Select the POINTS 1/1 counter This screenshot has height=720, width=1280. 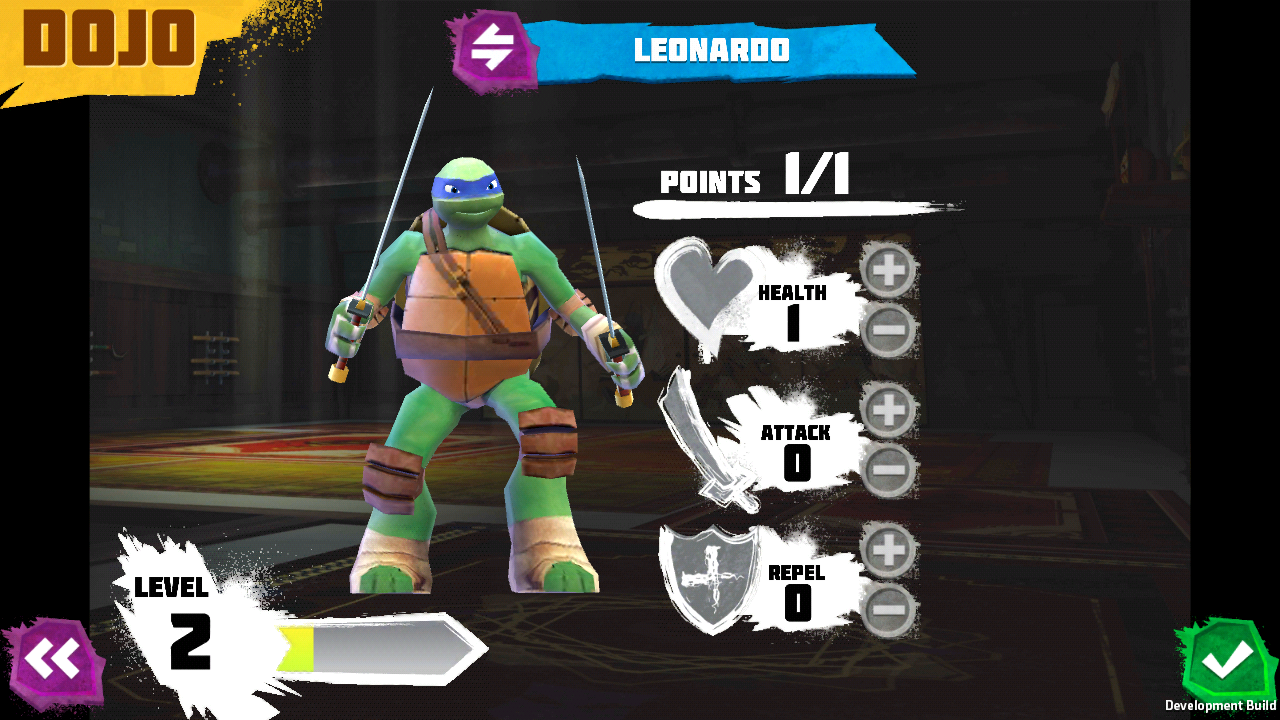point(755,180)
